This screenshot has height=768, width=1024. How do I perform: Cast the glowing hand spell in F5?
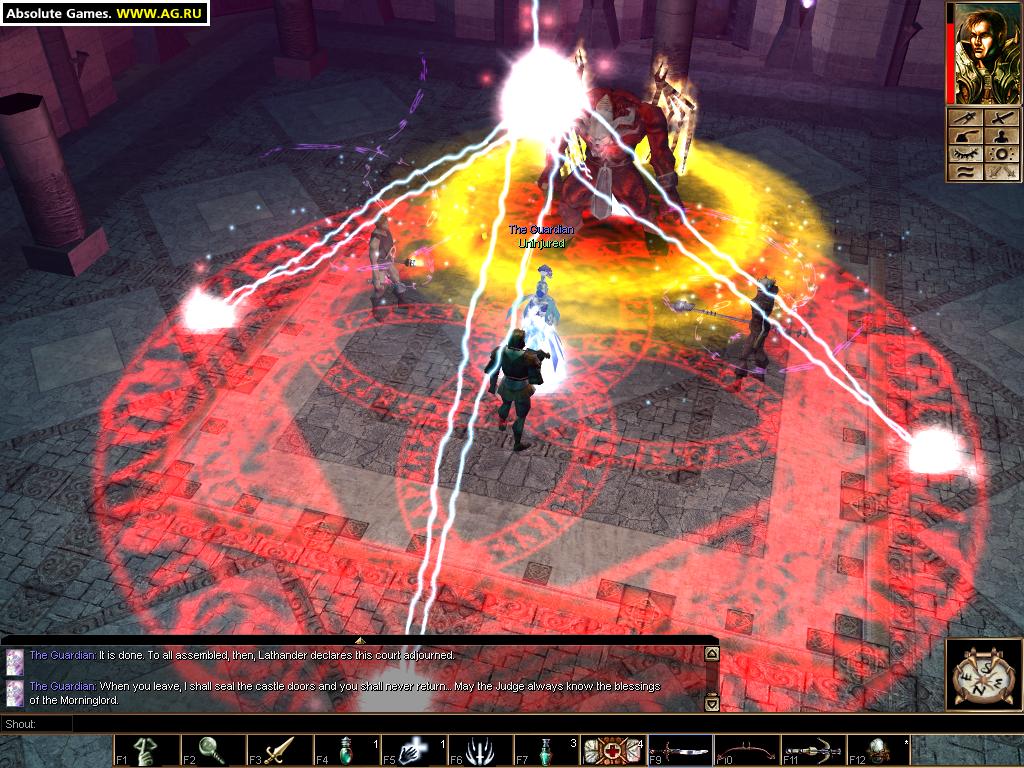coord(413,751)
